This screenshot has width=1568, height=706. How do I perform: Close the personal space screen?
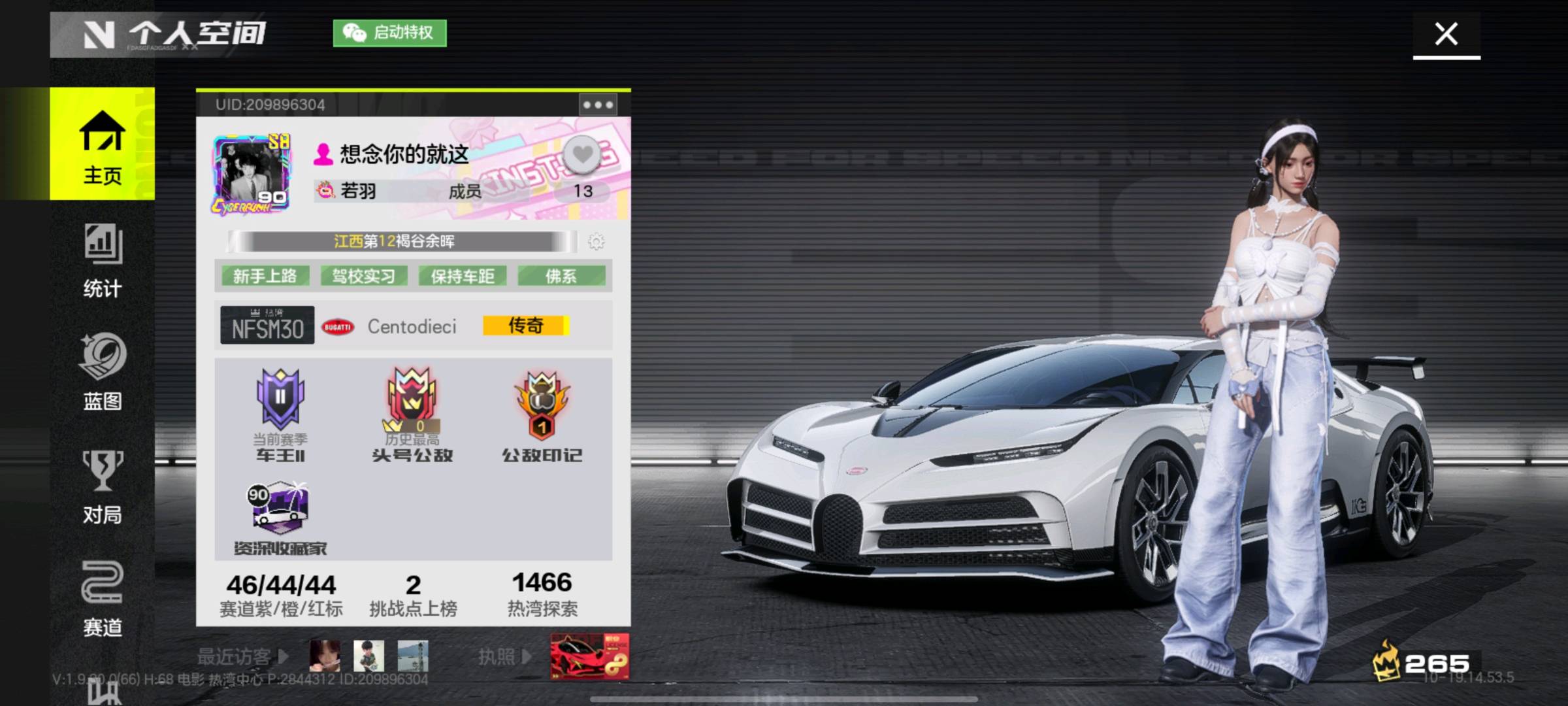click(x=1446, y=34)
